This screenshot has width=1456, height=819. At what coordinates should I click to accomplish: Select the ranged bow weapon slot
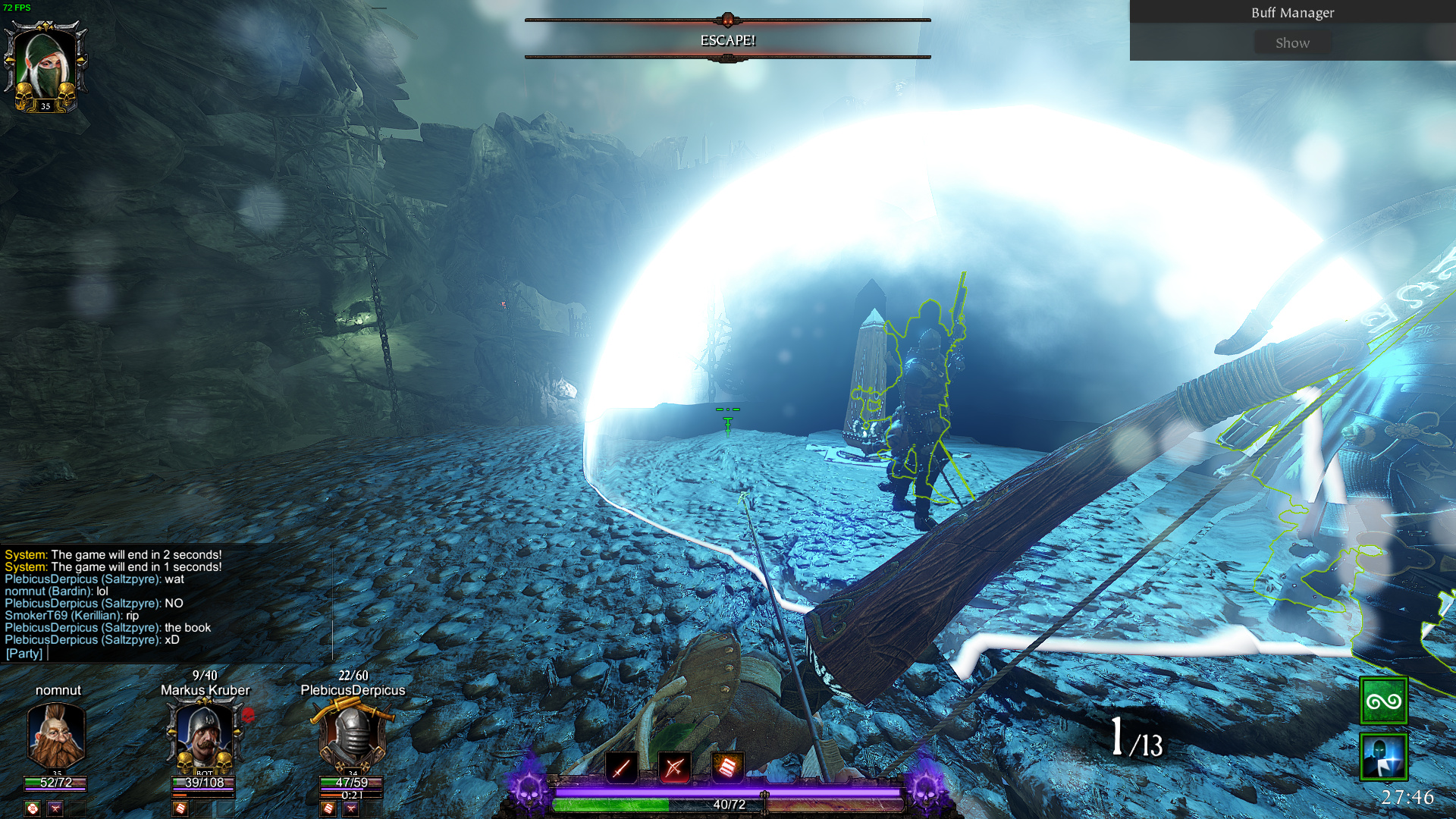(673, 768)
